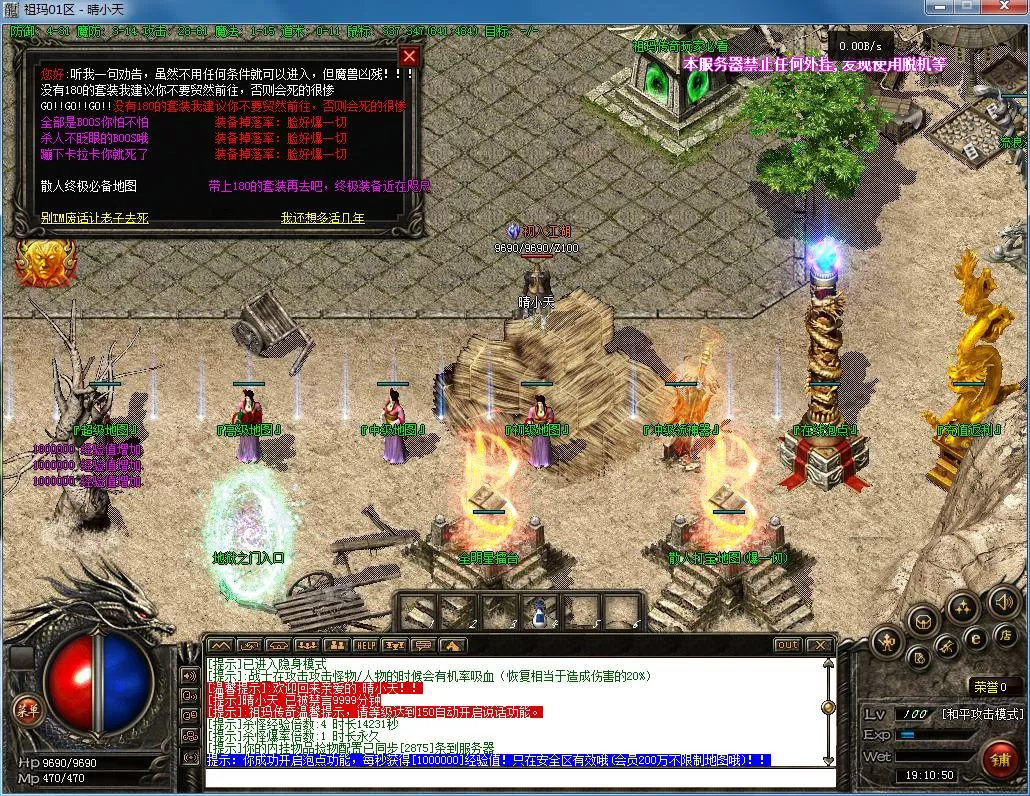
Task: Close the NPC dialogue window
Action: (408, 57)
